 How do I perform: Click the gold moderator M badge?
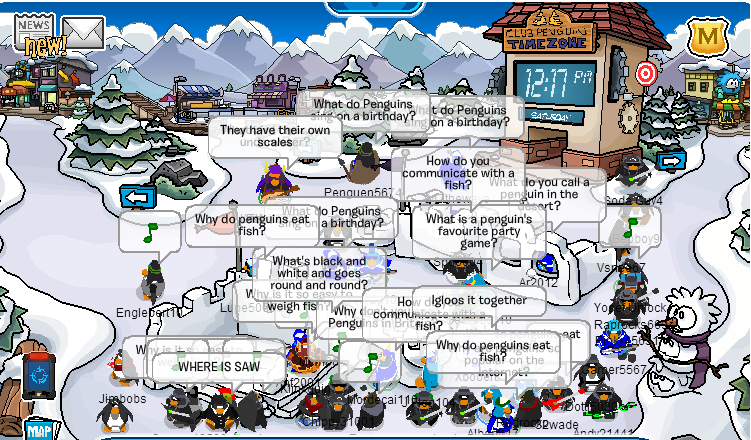pyautogui.click(x=706, y=38)
